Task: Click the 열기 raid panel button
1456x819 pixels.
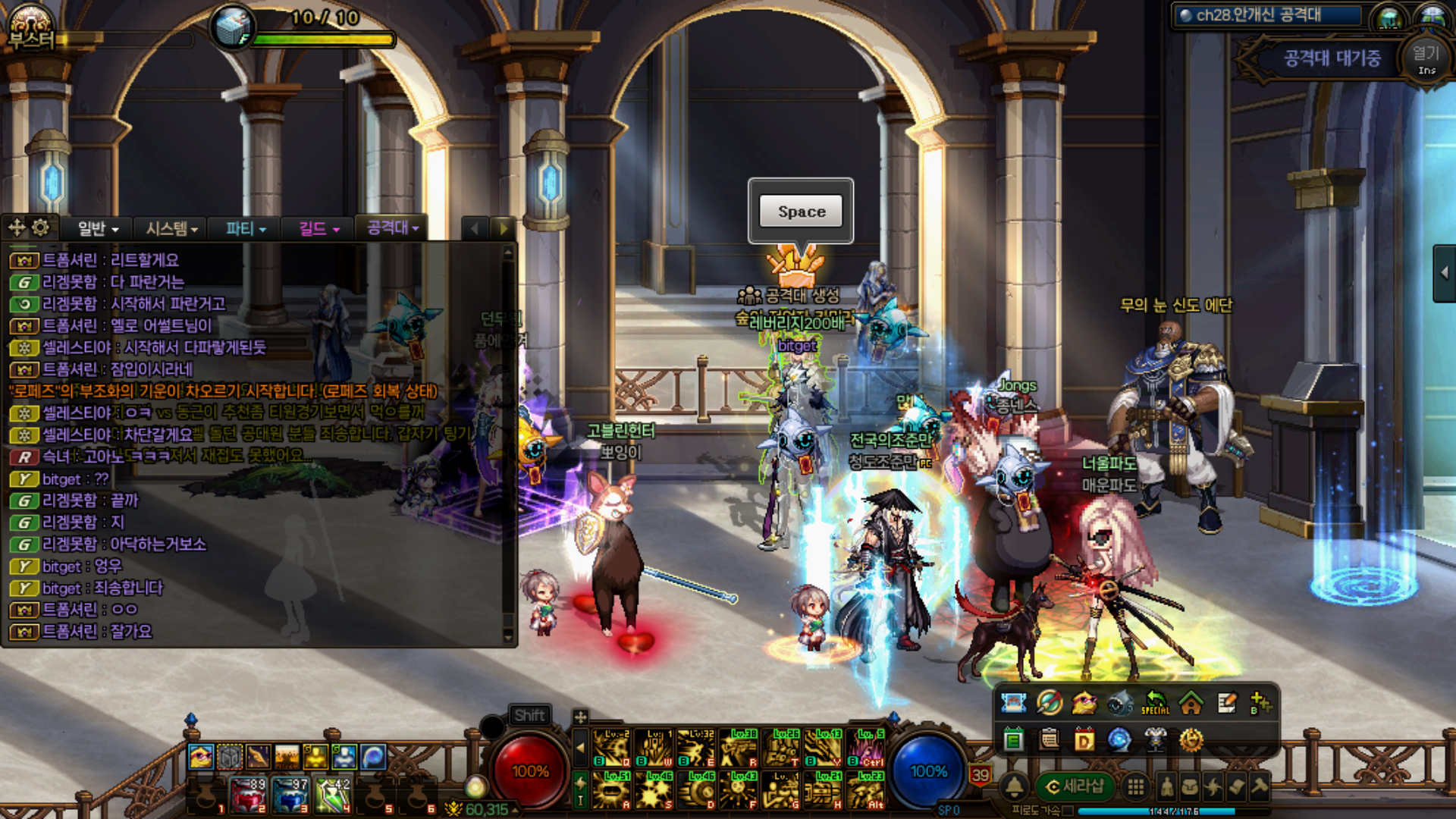Action: [1426, 59]
